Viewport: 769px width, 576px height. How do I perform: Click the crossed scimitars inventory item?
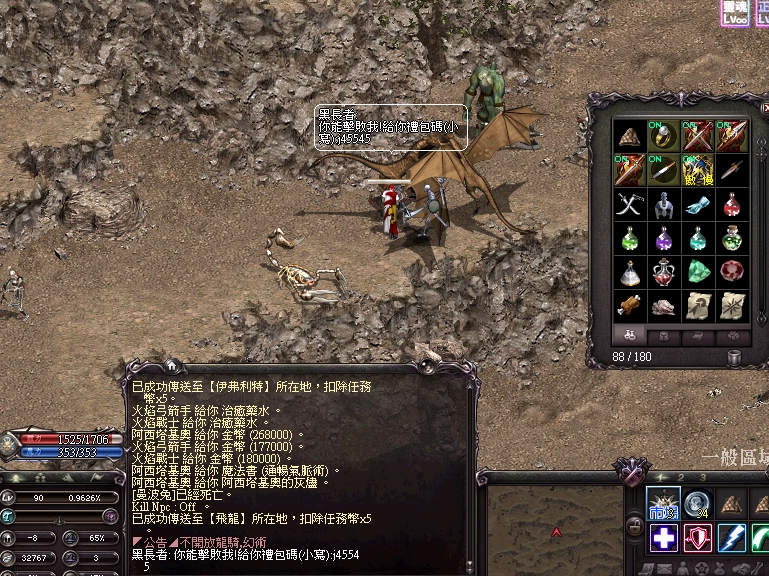[x=630, y=205]
